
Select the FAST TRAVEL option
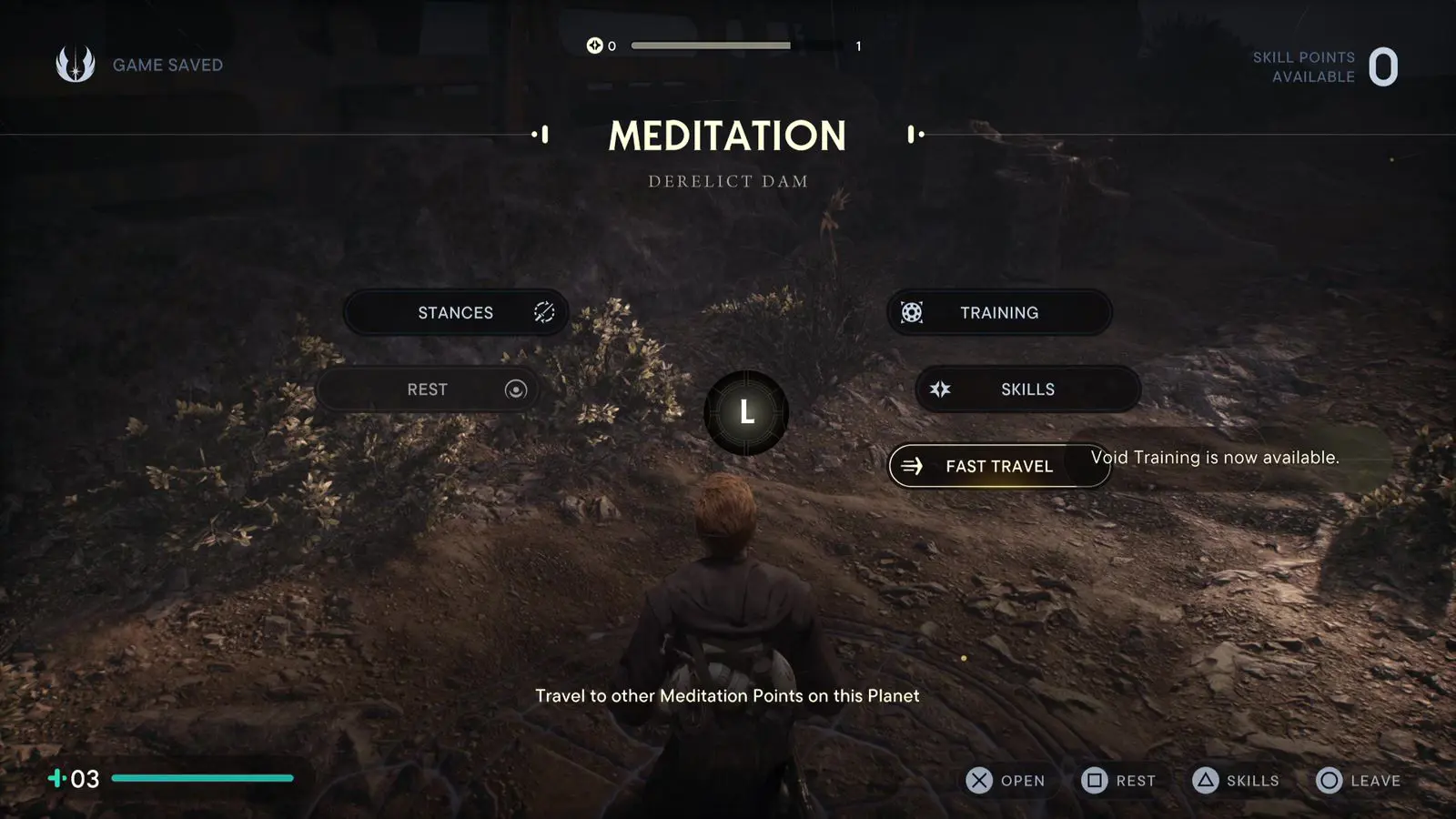pyautogui.click(x=999, y=465)
